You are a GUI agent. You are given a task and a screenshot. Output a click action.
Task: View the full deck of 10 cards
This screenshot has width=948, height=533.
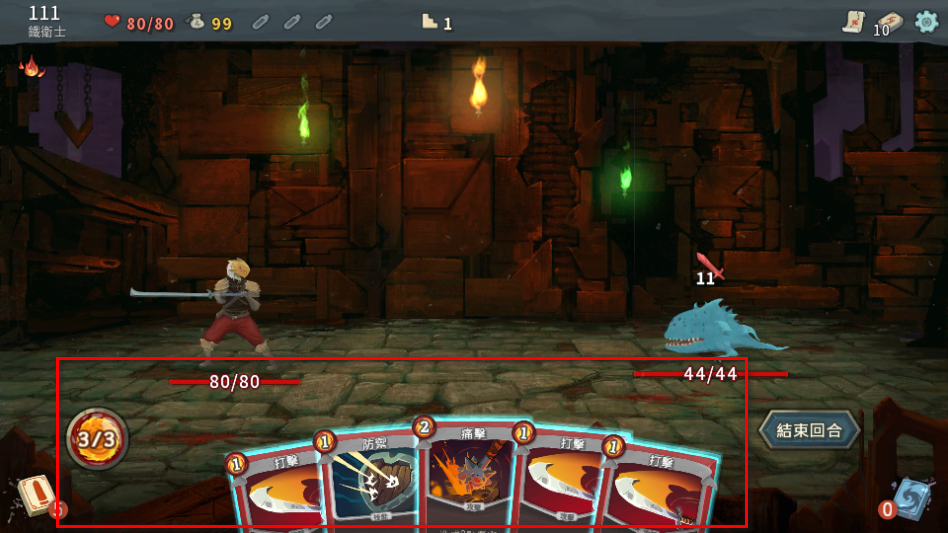coord(887,23)
